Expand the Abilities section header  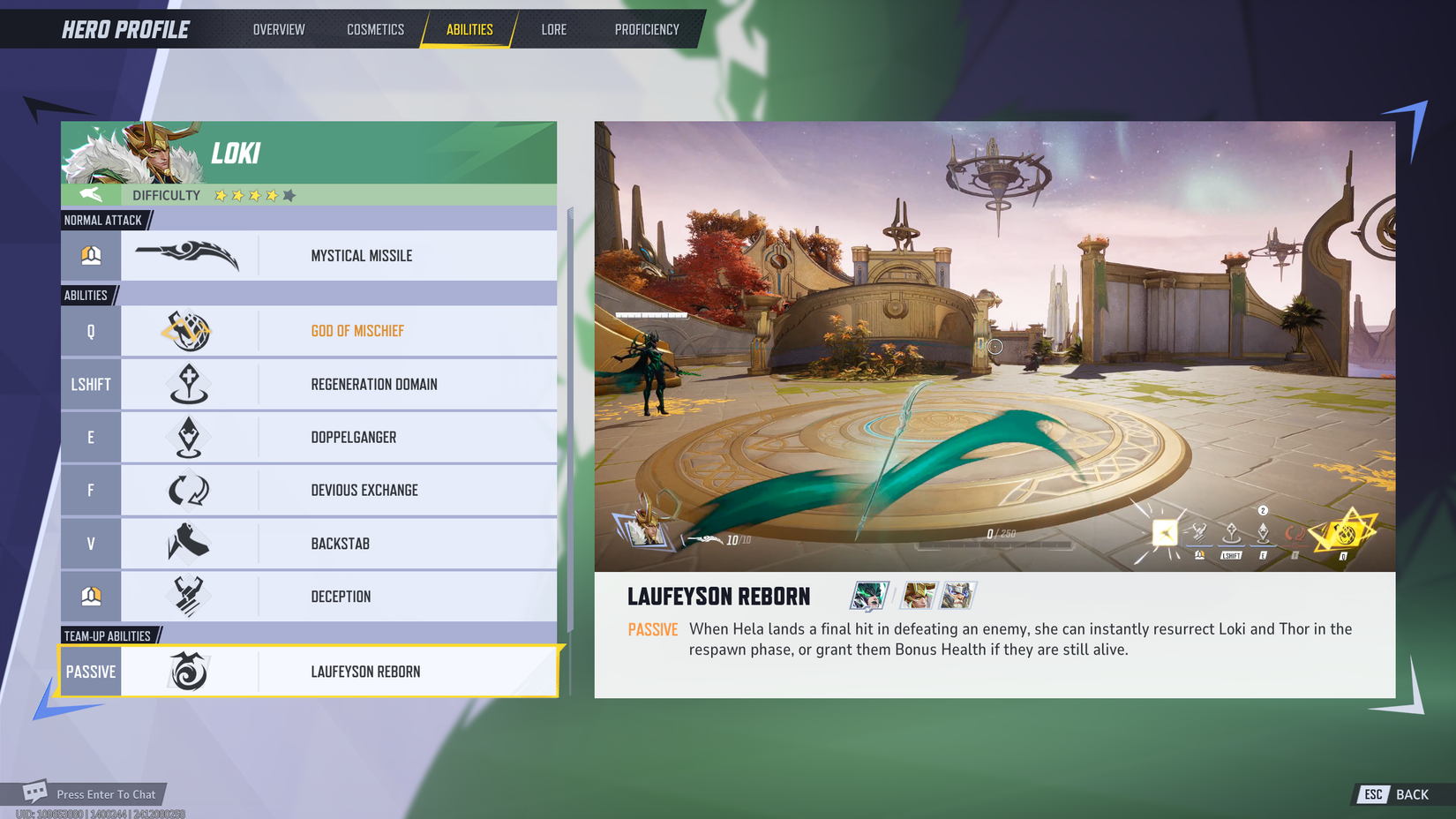click(88, 295)
